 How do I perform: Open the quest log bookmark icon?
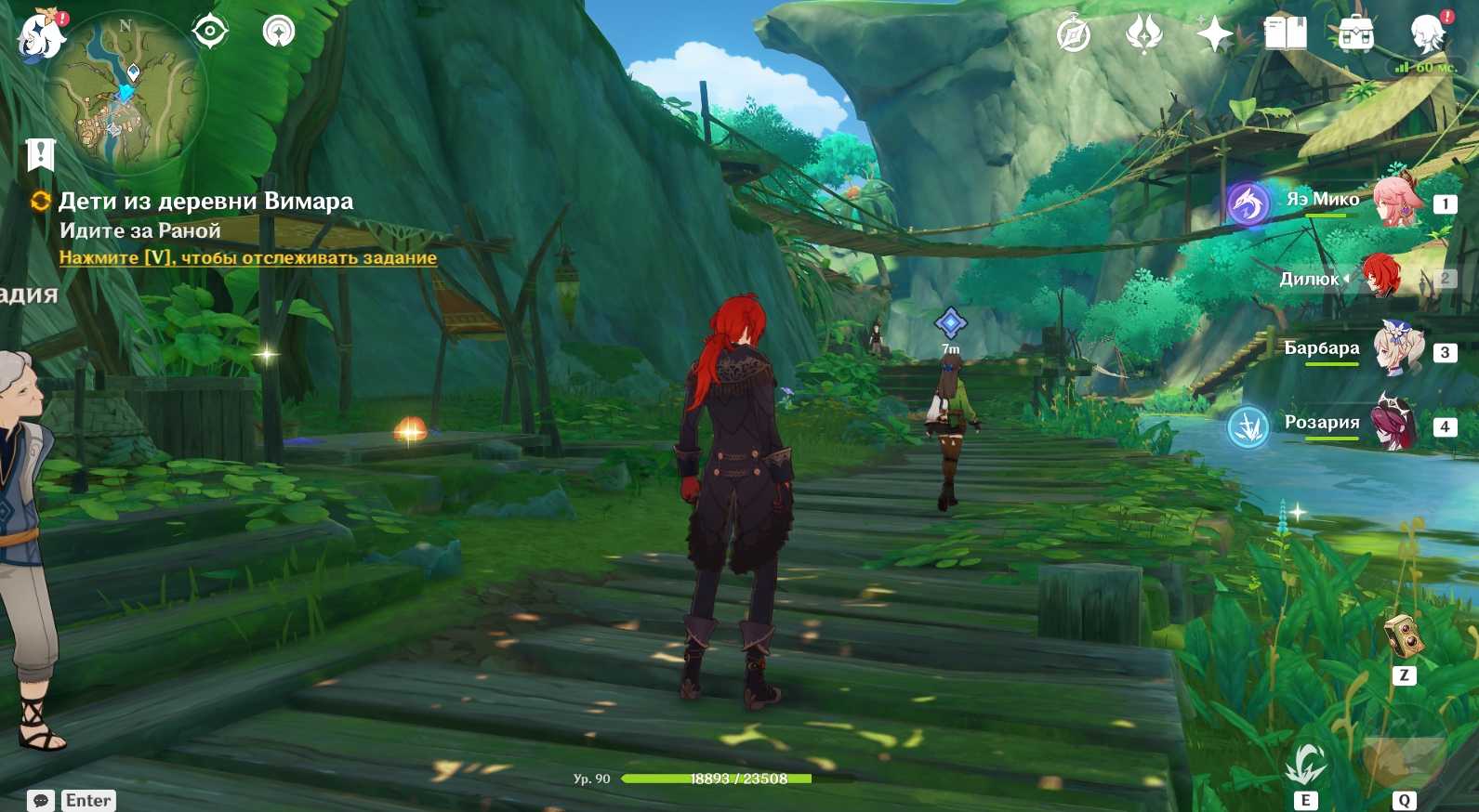pos(41,155)
